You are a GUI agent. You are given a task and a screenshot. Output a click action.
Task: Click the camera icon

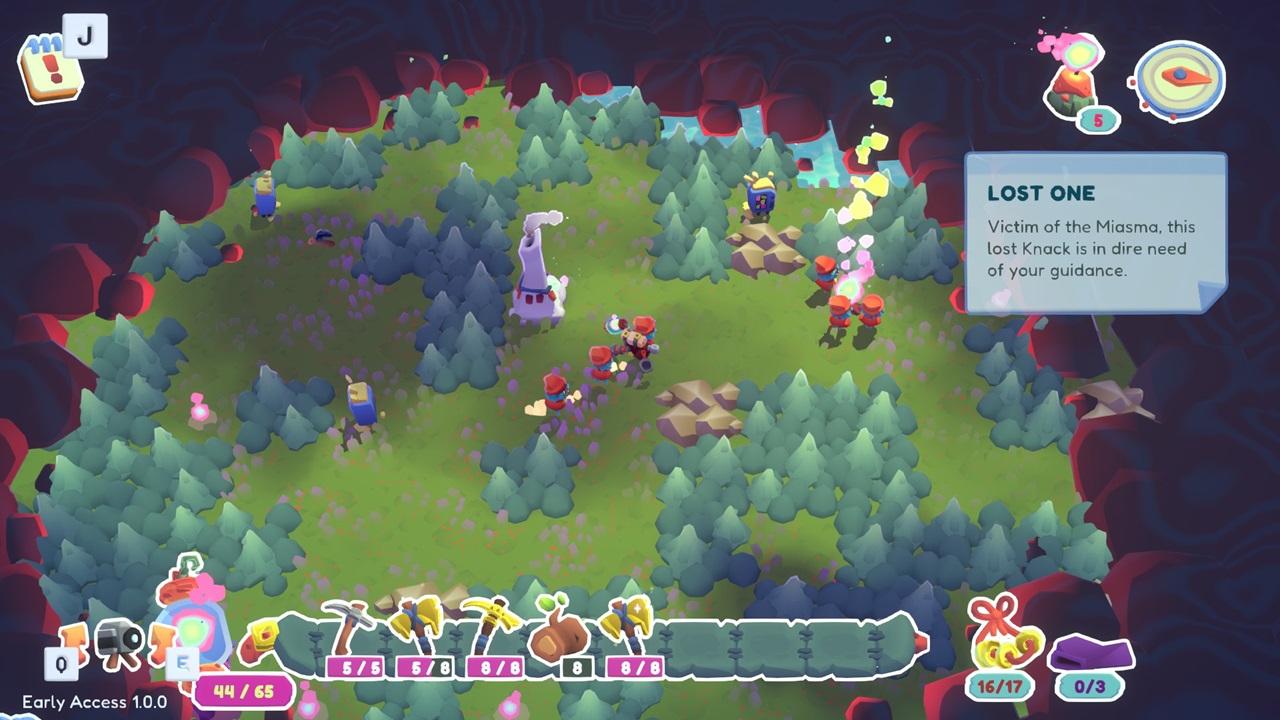pos(118,640)
